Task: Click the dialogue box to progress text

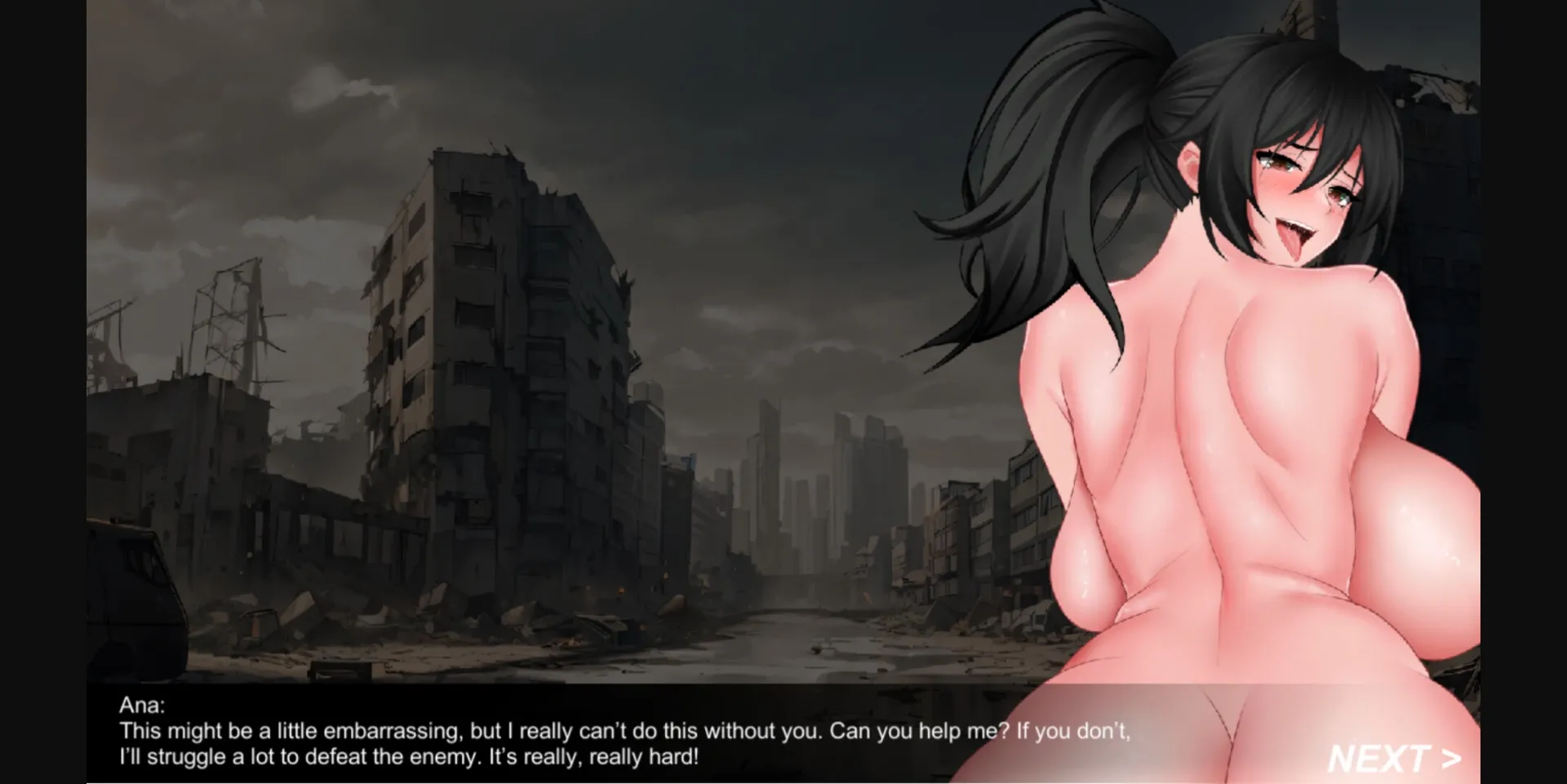Action: 571,734
